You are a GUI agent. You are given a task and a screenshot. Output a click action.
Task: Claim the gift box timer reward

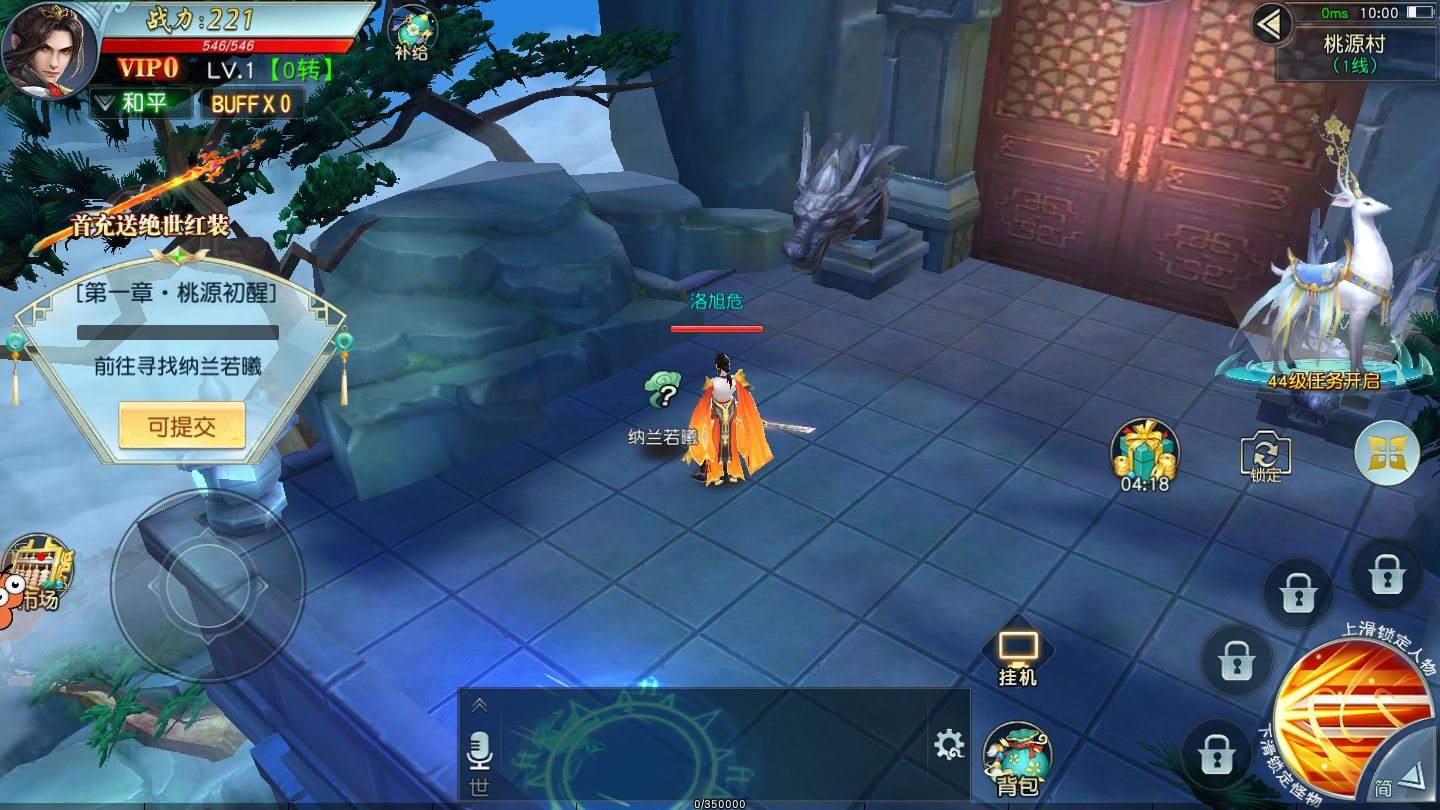pyautogui.click(x=1145, y=455)
